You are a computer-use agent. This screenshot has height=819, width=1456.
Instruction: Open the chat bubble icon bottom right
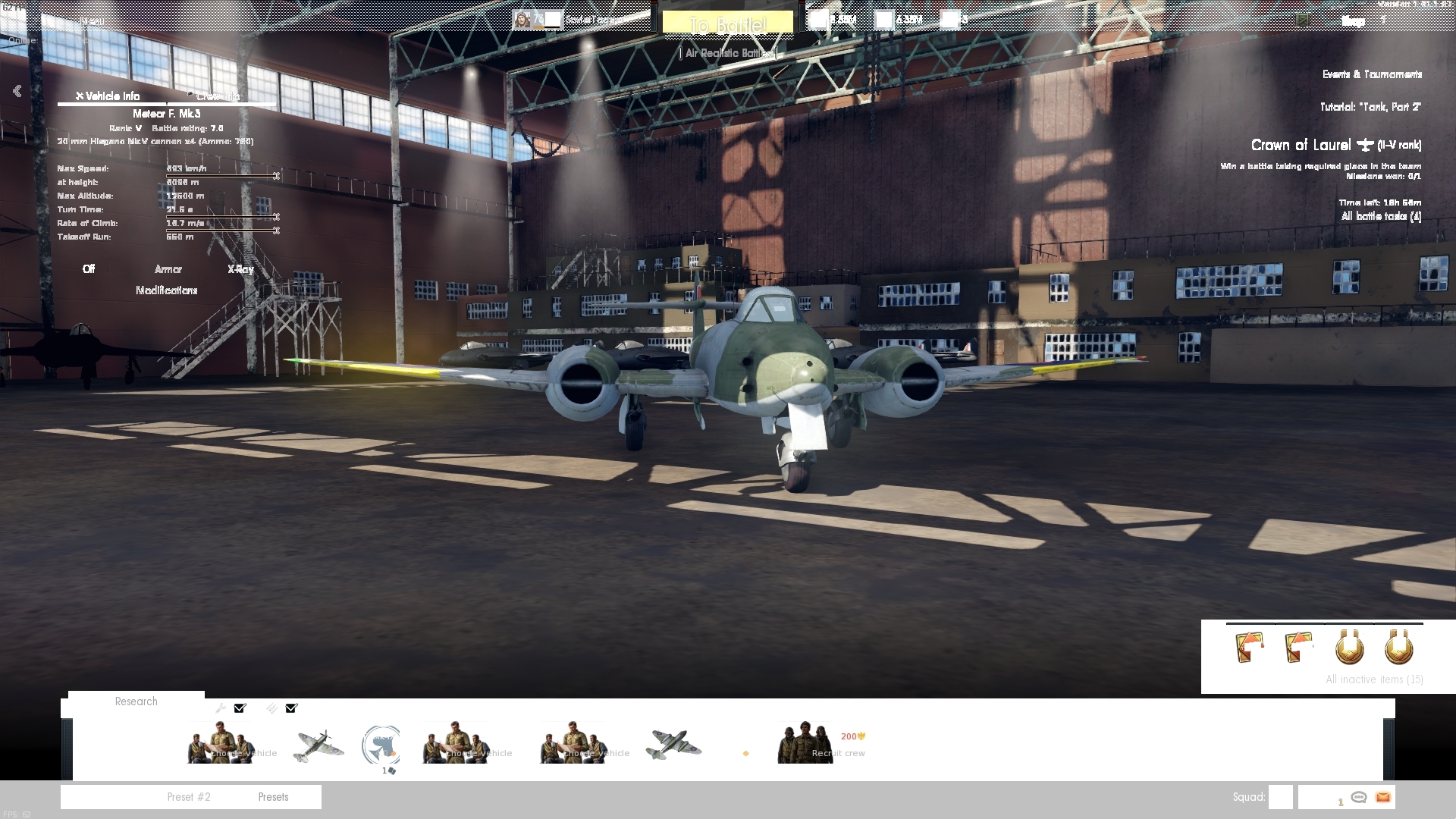(1358, 798)
